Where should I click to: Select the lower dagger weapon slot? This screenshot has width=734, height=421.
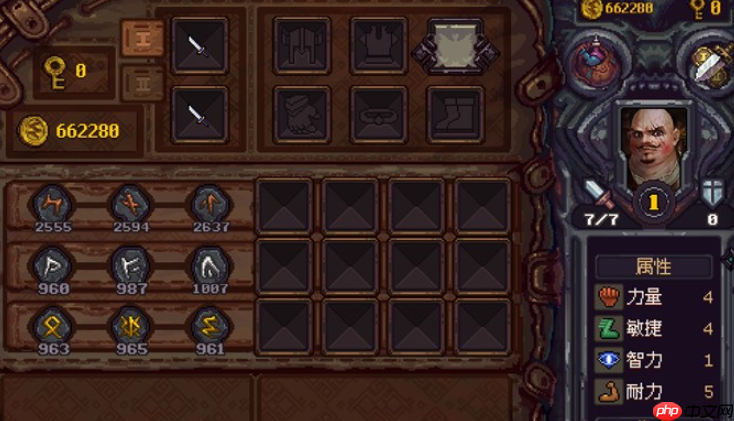pos(200,114)
